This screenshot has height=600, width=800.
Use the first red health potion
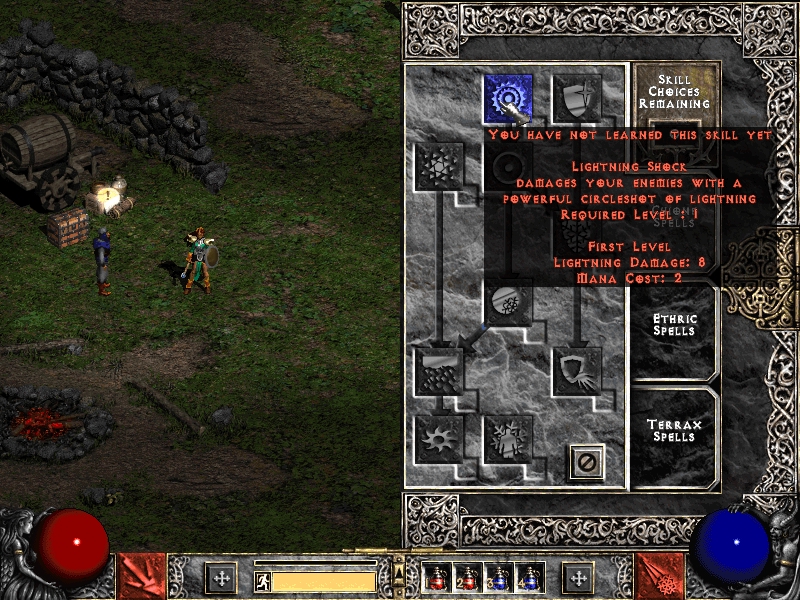(437, 577)
